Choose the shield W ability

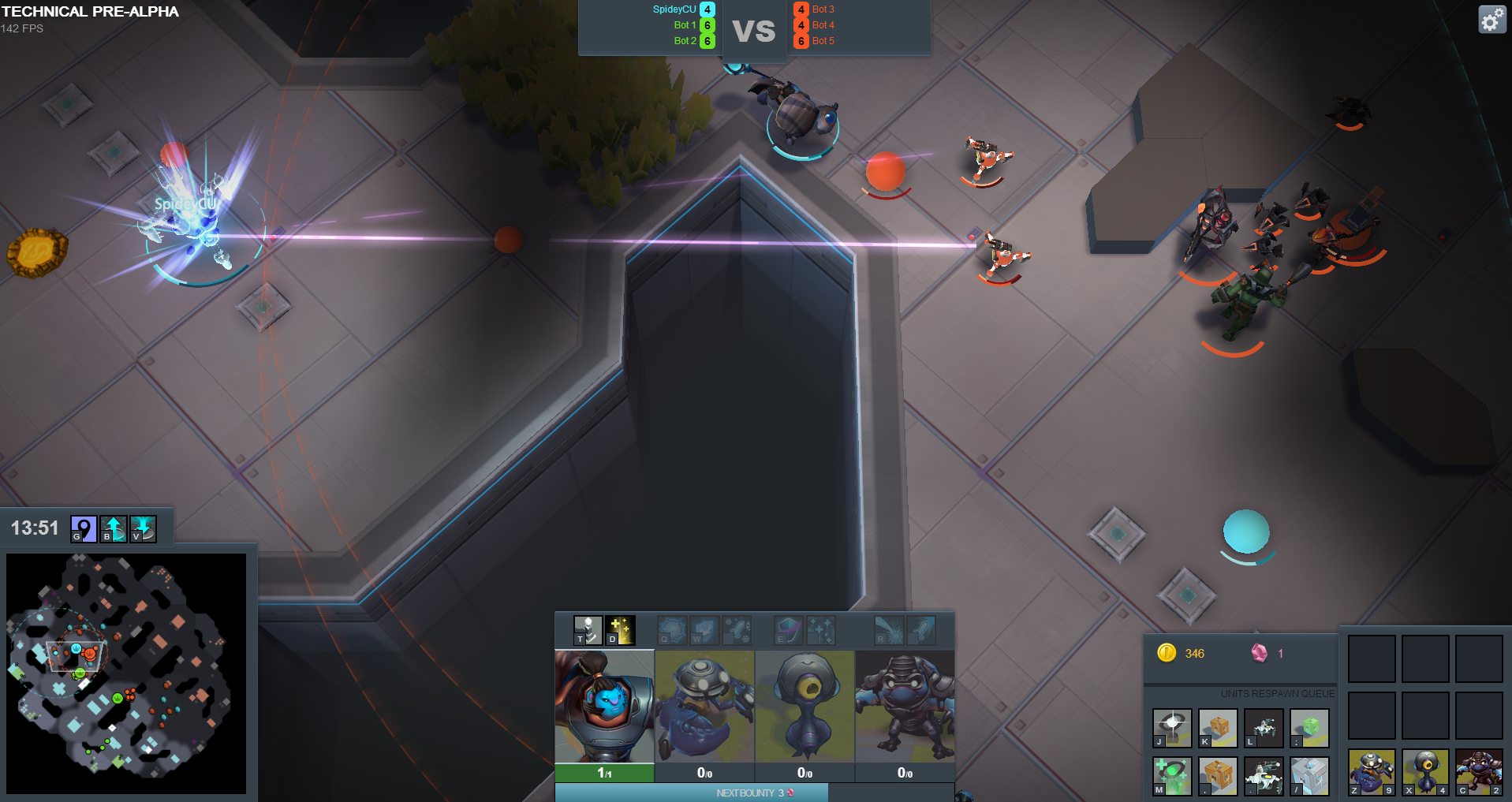704,630
